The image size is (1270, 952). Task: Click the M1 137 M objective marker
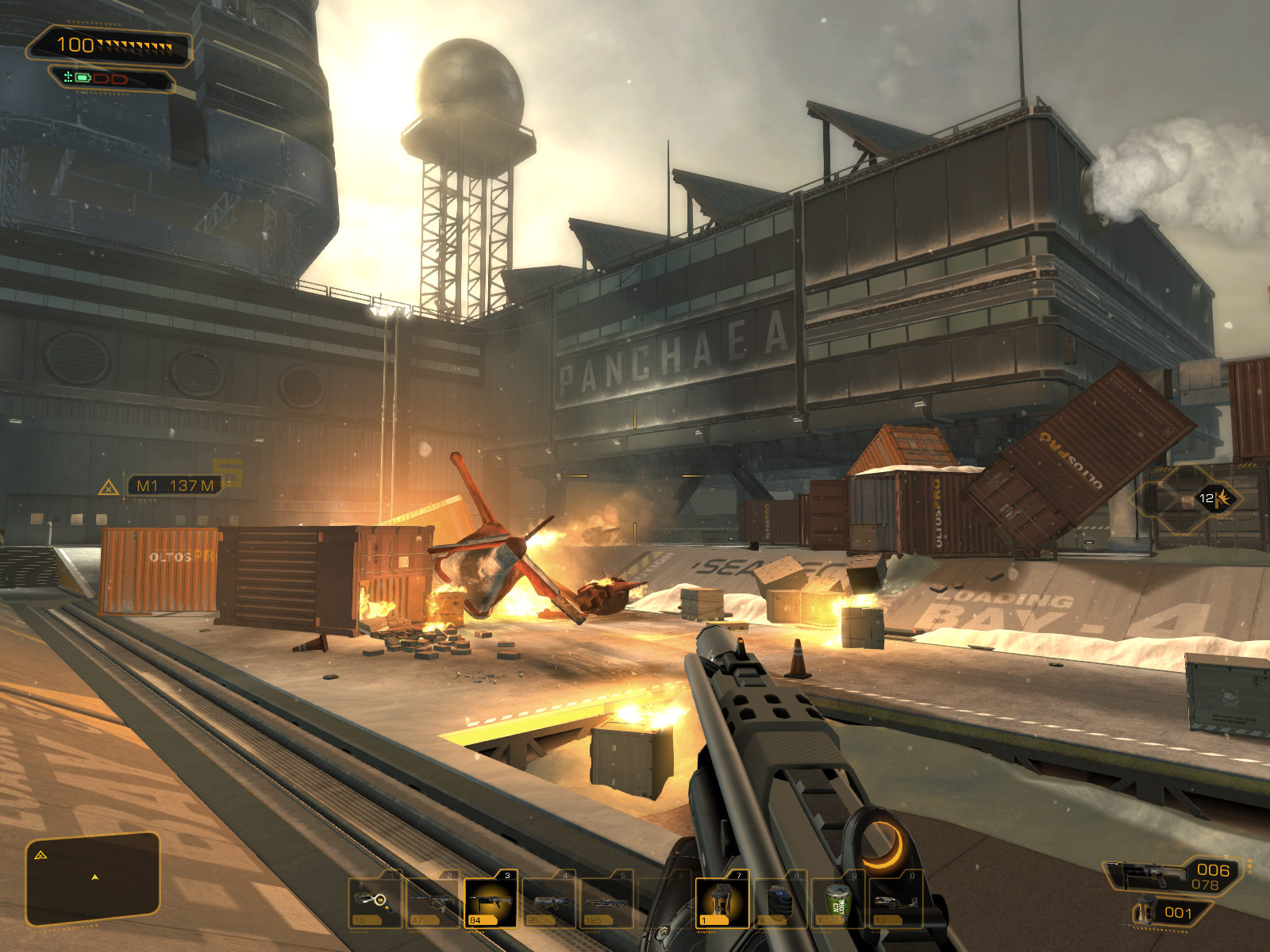click(174, 486)
